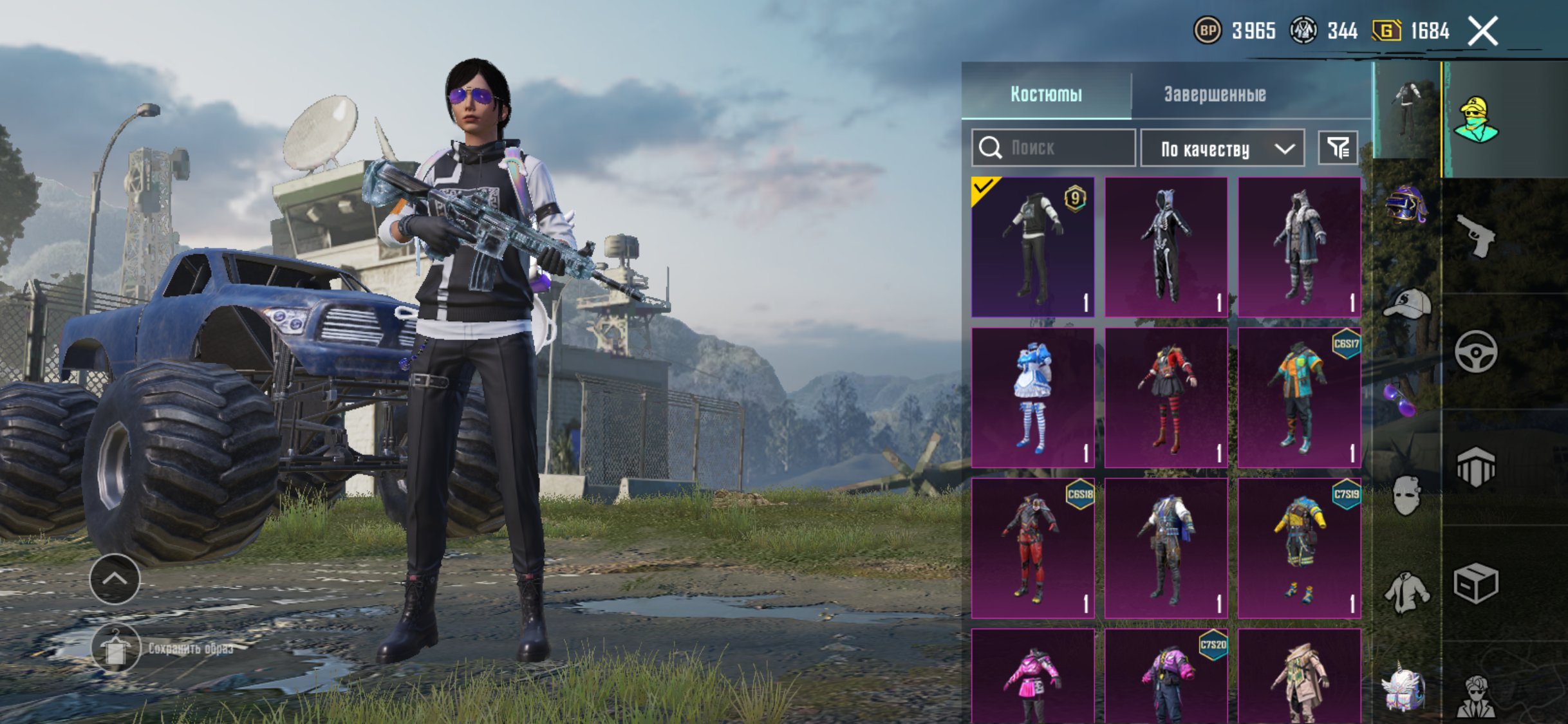The height and width of the screenshot is (724, 1568).
Task: Open the pistol weapon skins category
Action: coord(1475,236)
